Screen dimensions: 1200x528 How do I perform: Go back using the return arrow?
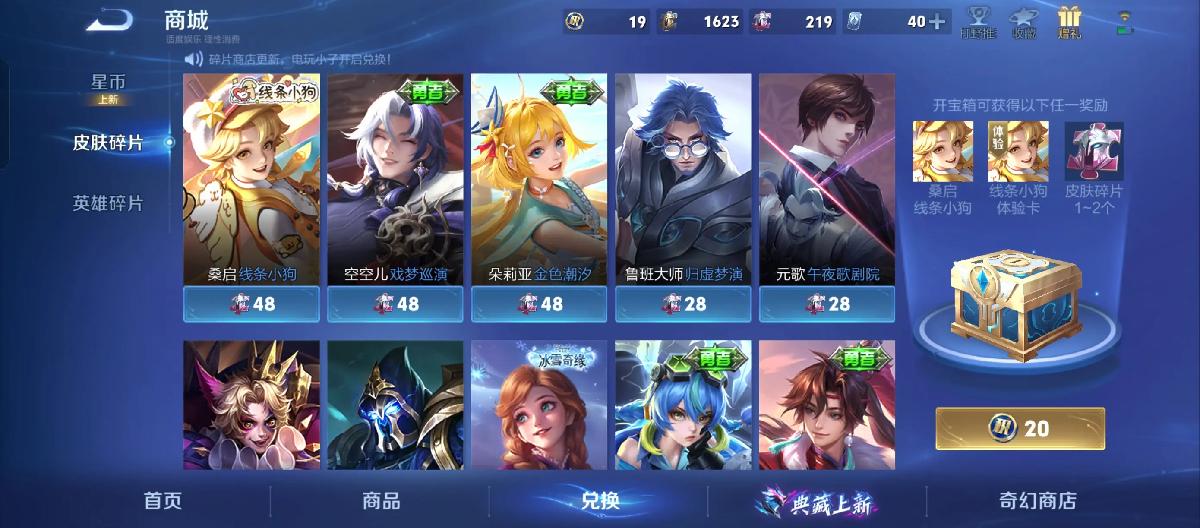pos(110,20)
